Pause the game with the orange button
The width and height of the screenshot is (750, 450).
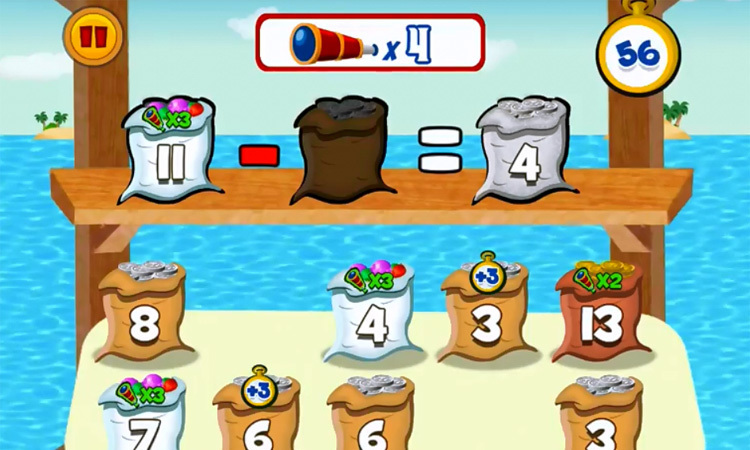tap(93, 38)
